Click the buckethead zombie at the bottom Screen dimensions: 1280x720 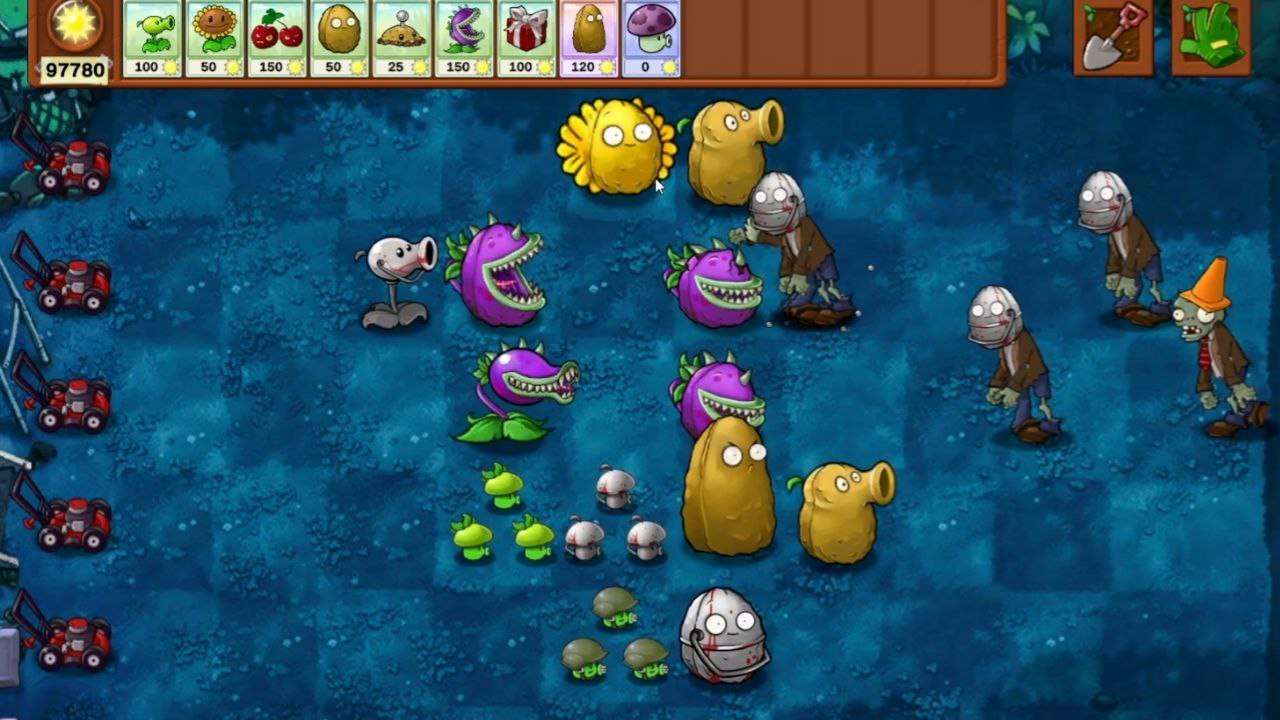coord(725,635)
